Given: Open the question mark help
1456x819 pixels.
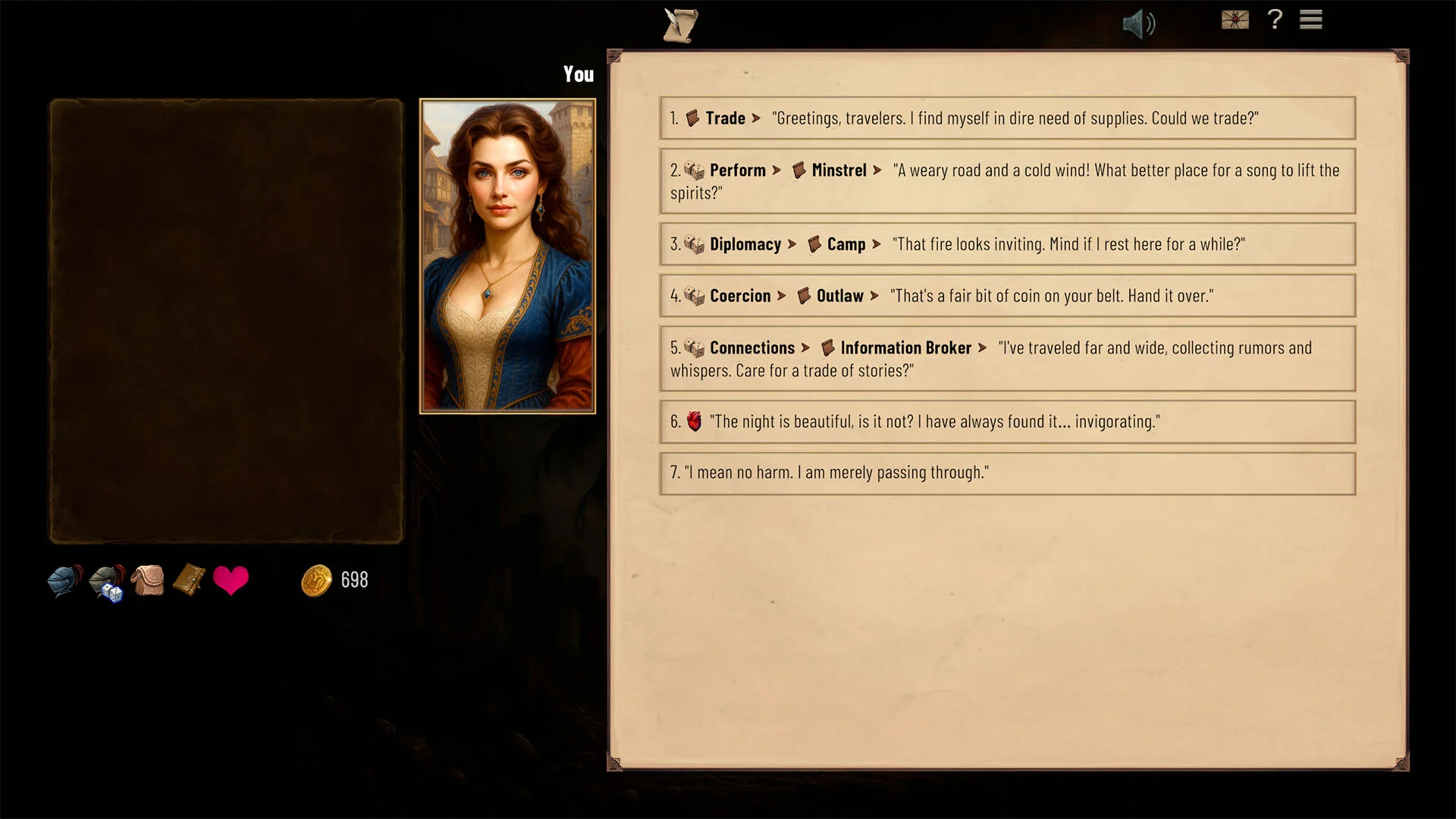Looking at the screenshot, I should click(1275, 20).
